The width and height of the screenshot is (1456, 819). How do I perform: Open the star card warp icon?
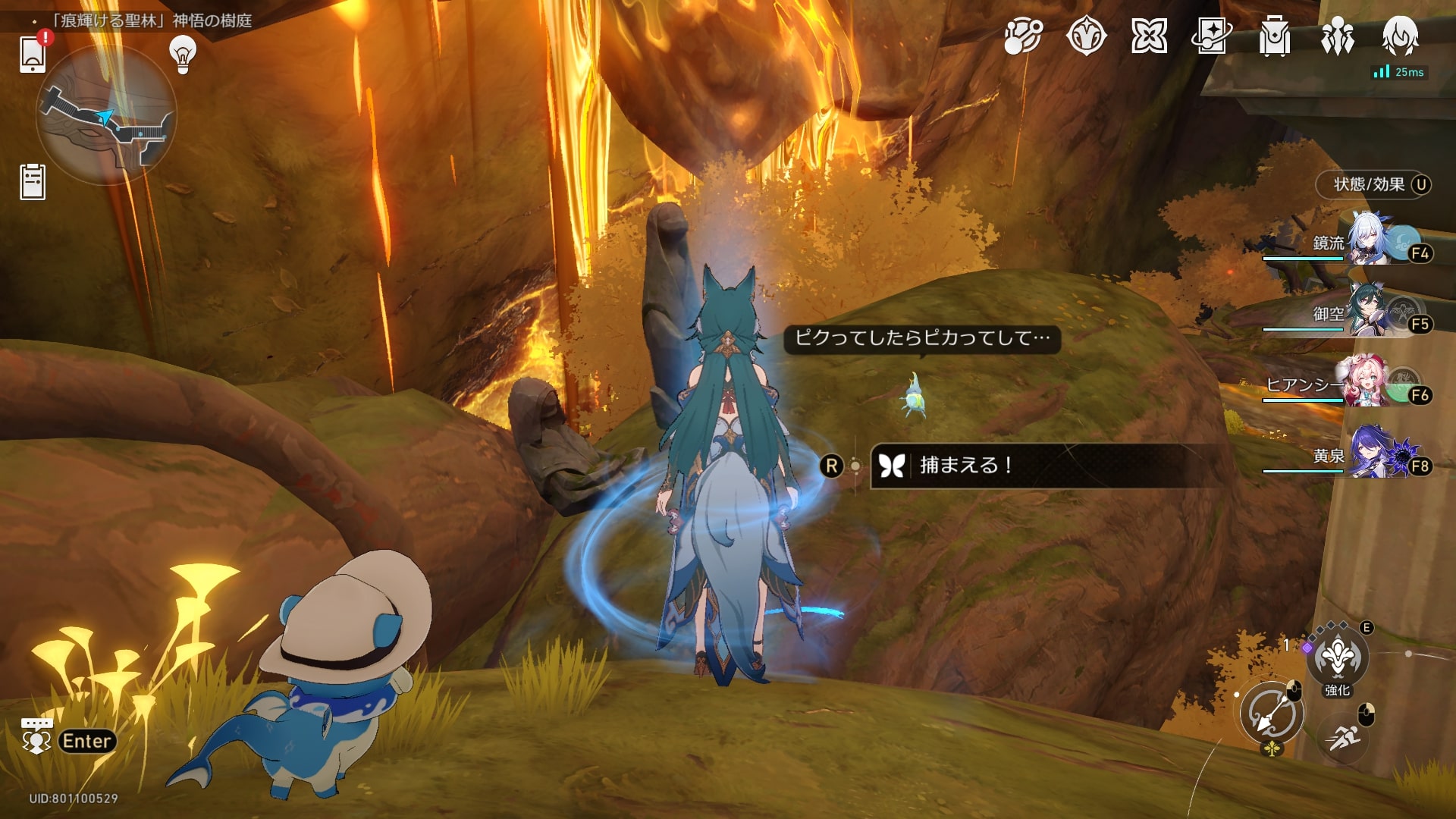(1212, 36)
